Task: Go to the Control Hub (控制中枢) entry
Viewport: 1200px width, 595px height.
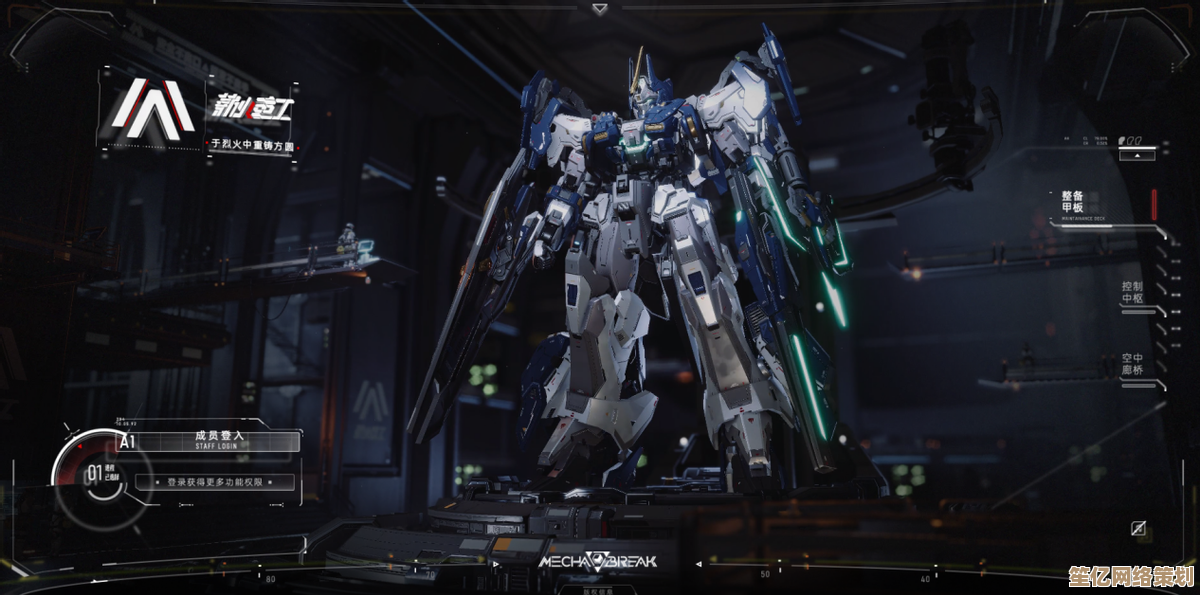Action: point(1131,292)
